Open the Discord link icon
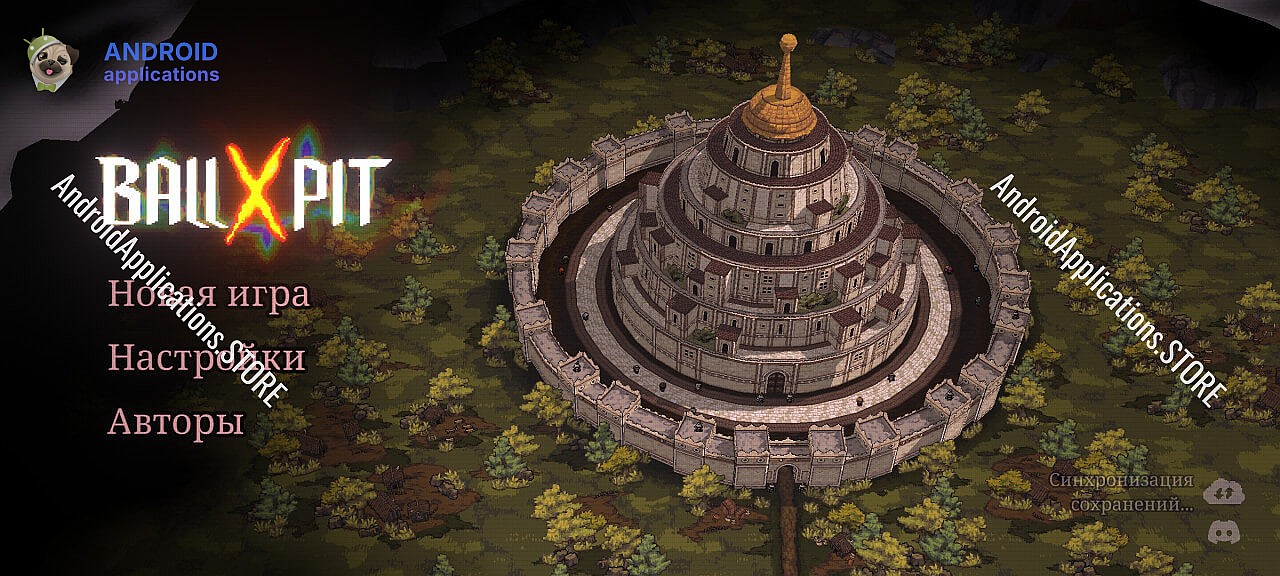This screenshot has width=1280, height=576. pos(1222,531)
